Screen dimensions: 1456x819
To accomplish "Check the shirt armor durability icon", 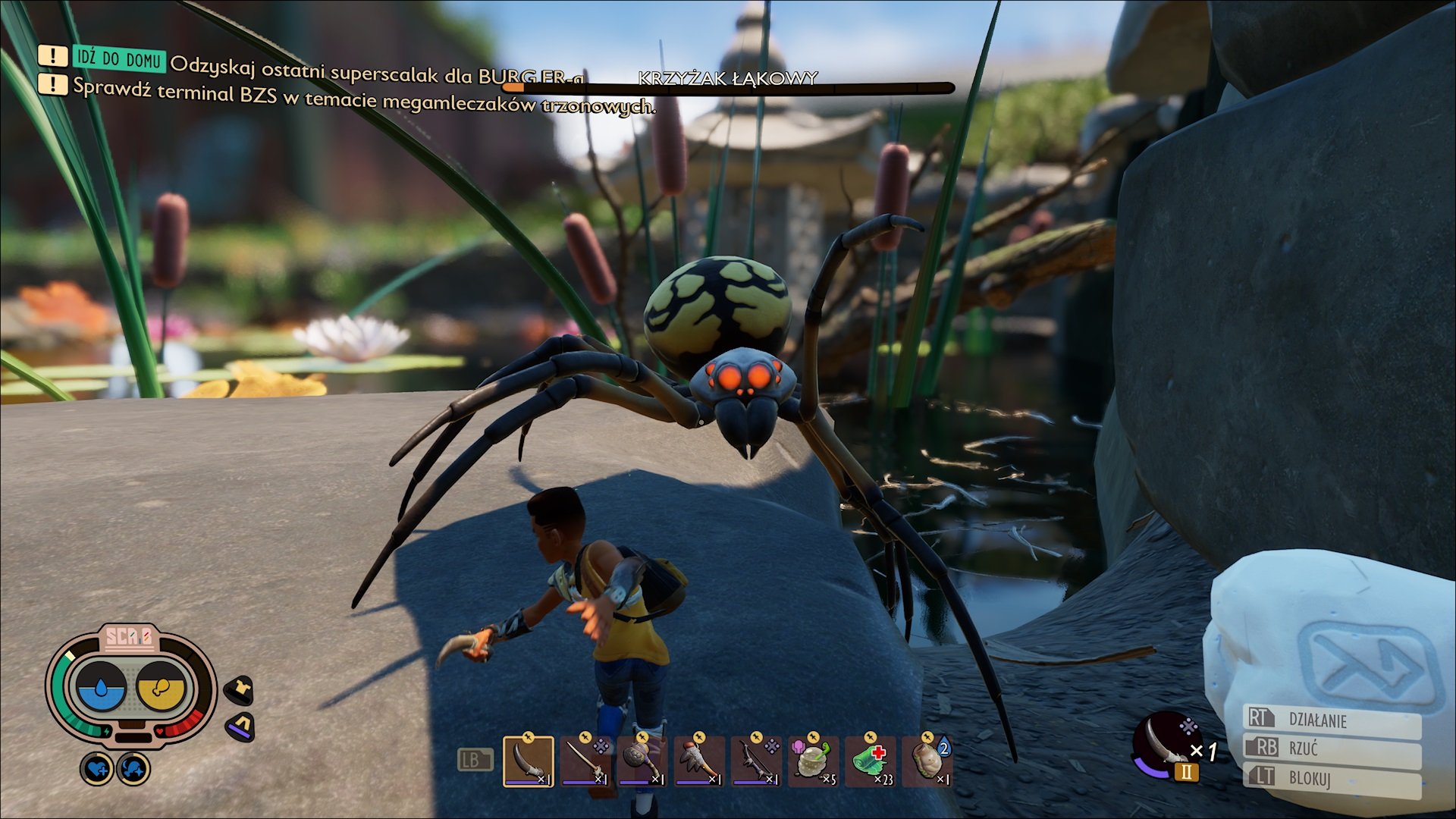I will 241,689.
